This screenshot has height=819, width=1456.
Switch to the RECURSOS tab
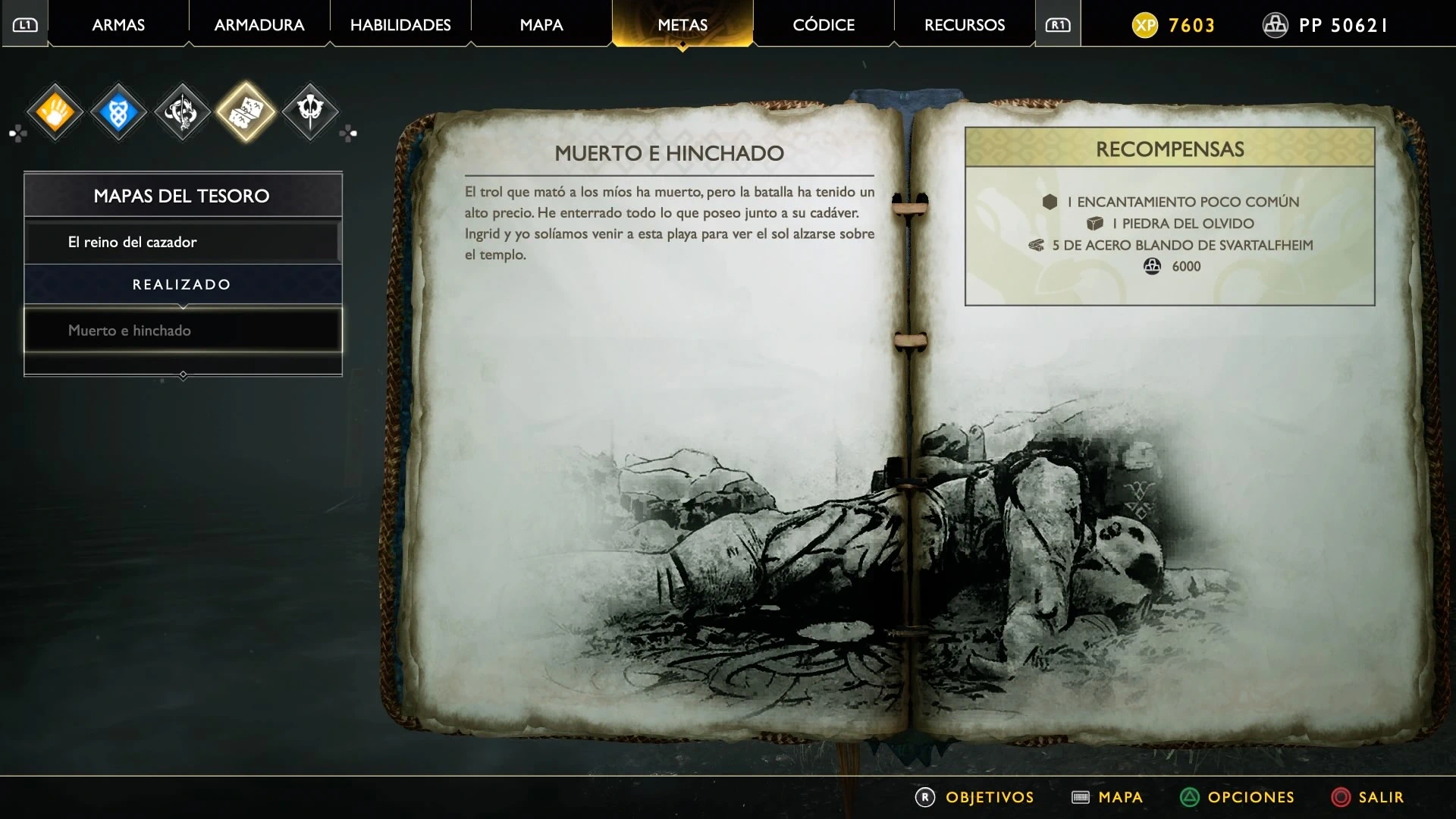[x=965, y=25]
